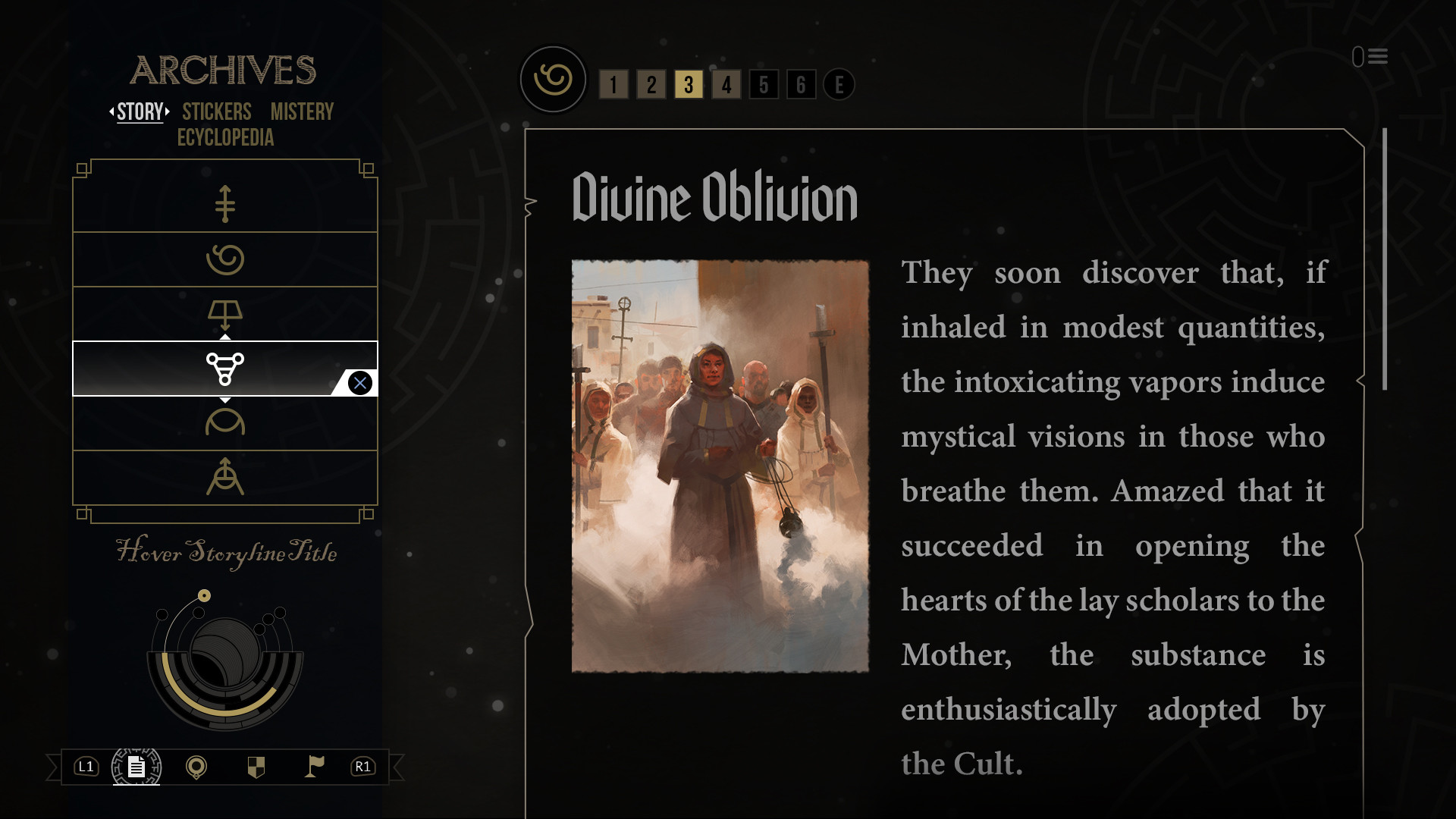The image size is (1456, 819).
Task: Click the checkered shield icon
Action: (x=257, y=767)
